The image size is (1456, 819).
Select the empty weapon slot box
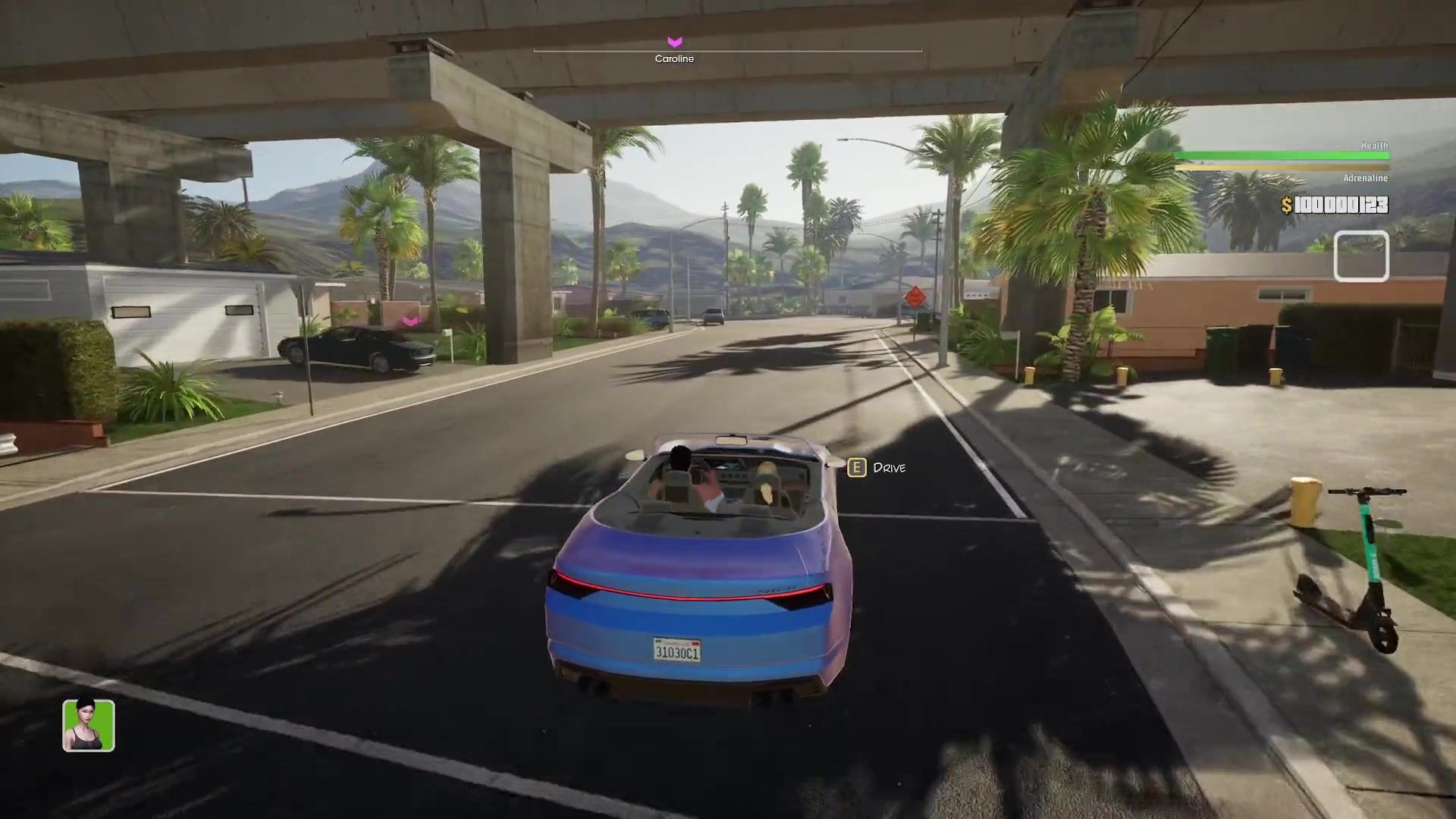pyautogui.click(x=1361, y=257)
